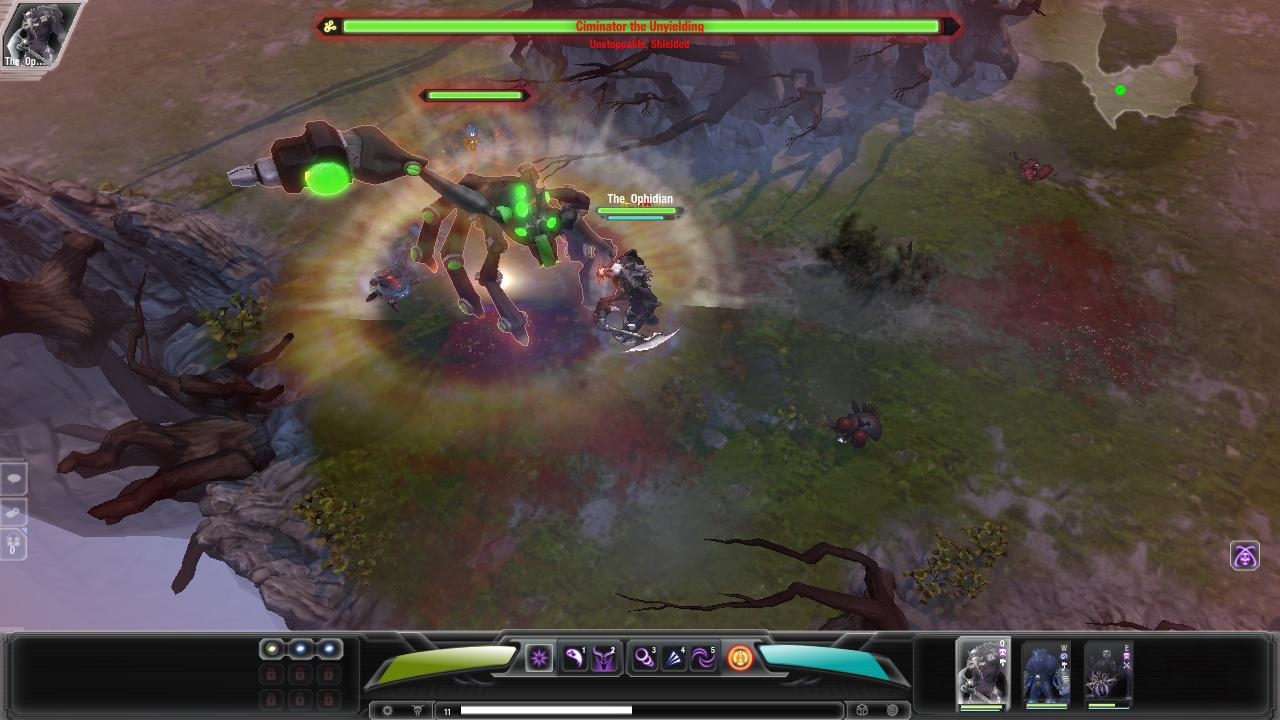Click the purple swirl status icon

tap(1244, 556)
